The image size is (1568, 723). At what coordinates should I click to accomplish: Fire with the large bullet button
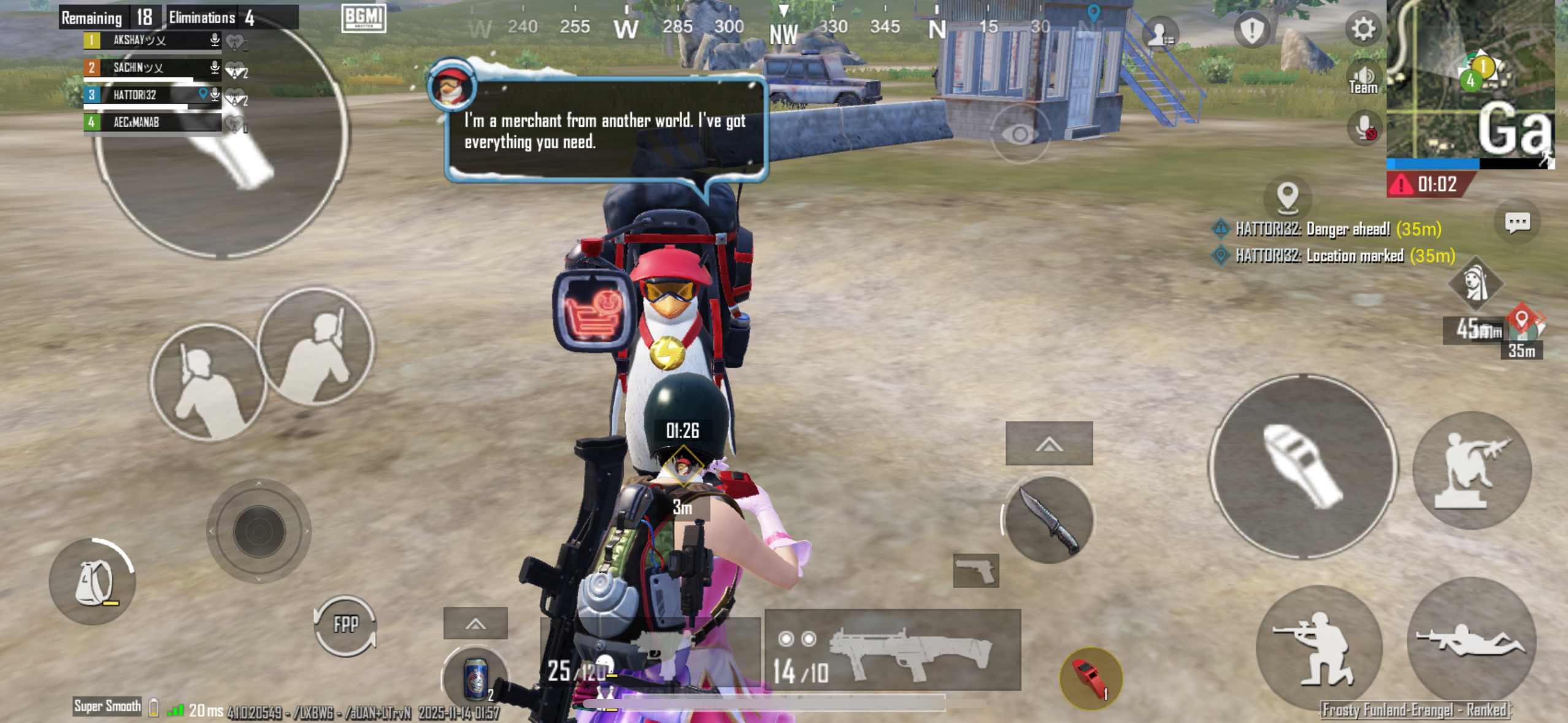tap(1303, 467)
